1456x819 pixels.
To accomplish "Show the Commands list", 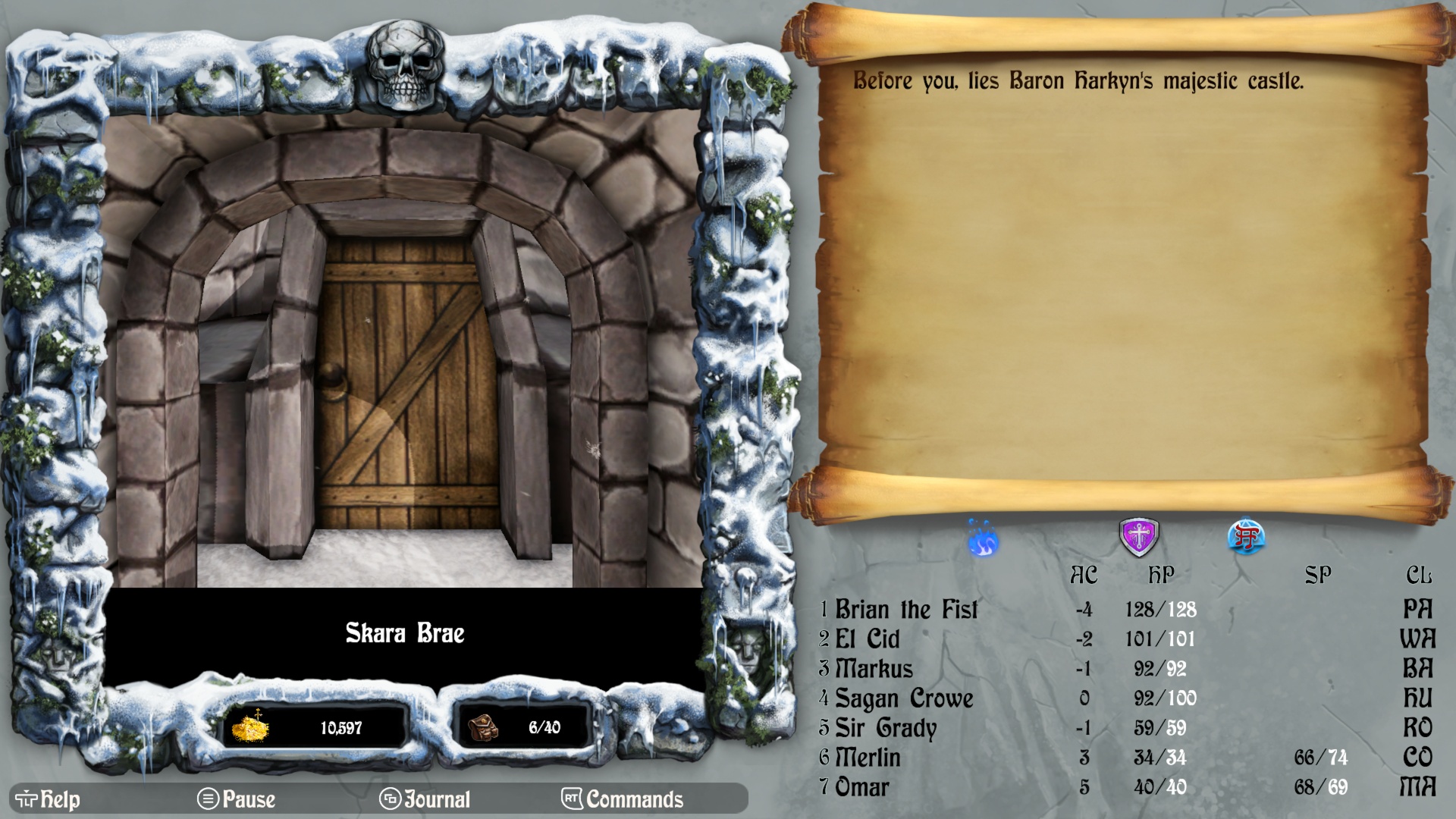I will (623, 799).
